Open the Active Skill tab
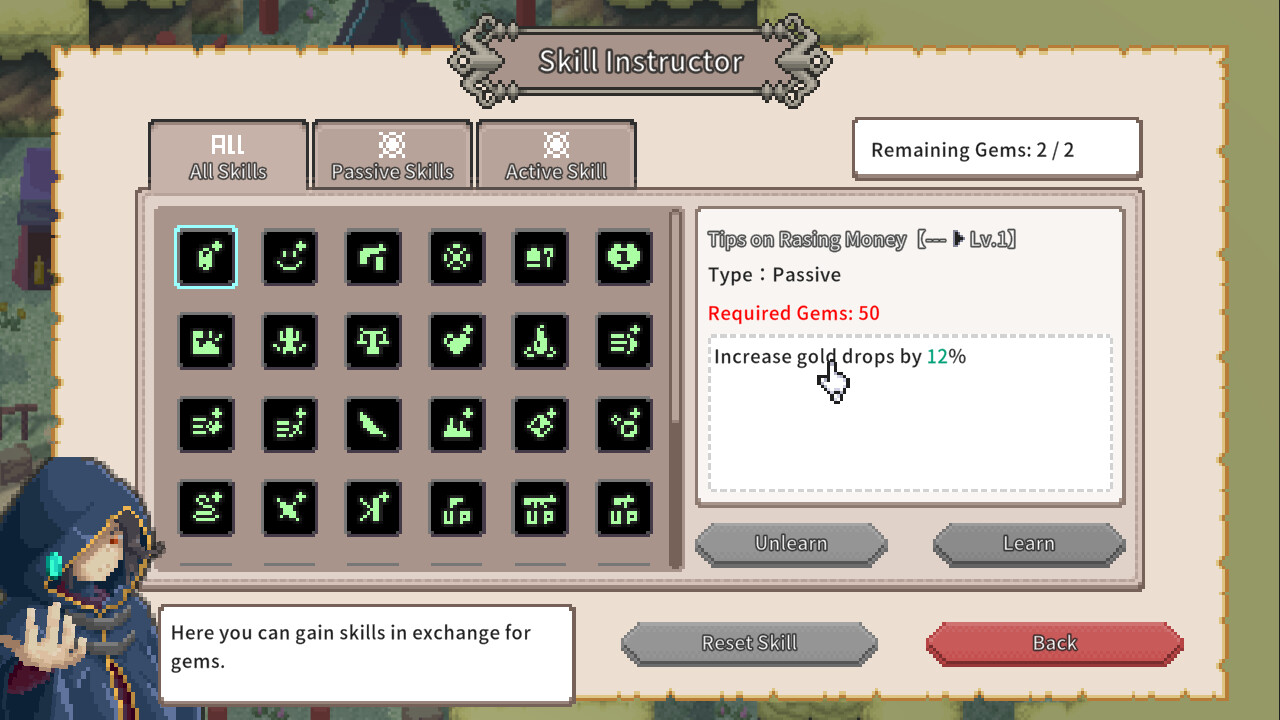1280x720 pixels. [557, 155]
